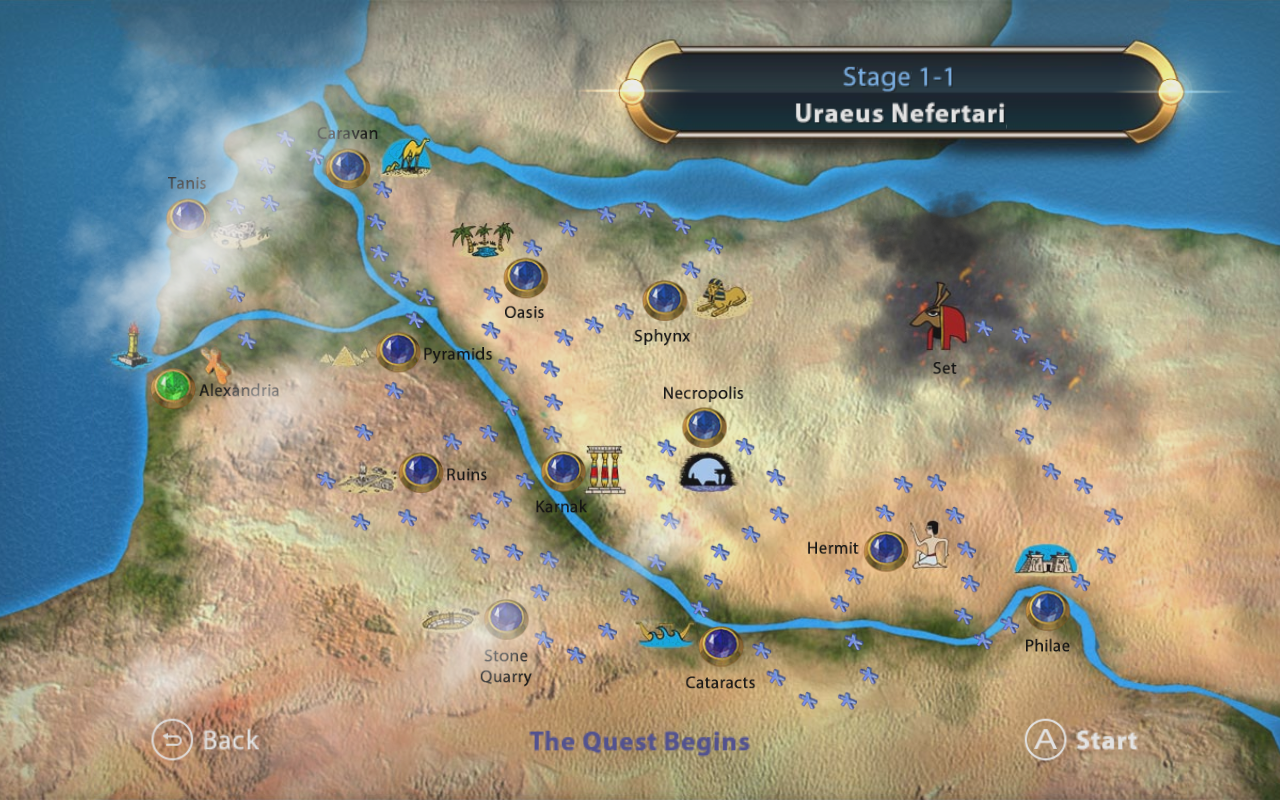
Task: Pick the Oasis level orb
Action: click(x=524, y=277)
